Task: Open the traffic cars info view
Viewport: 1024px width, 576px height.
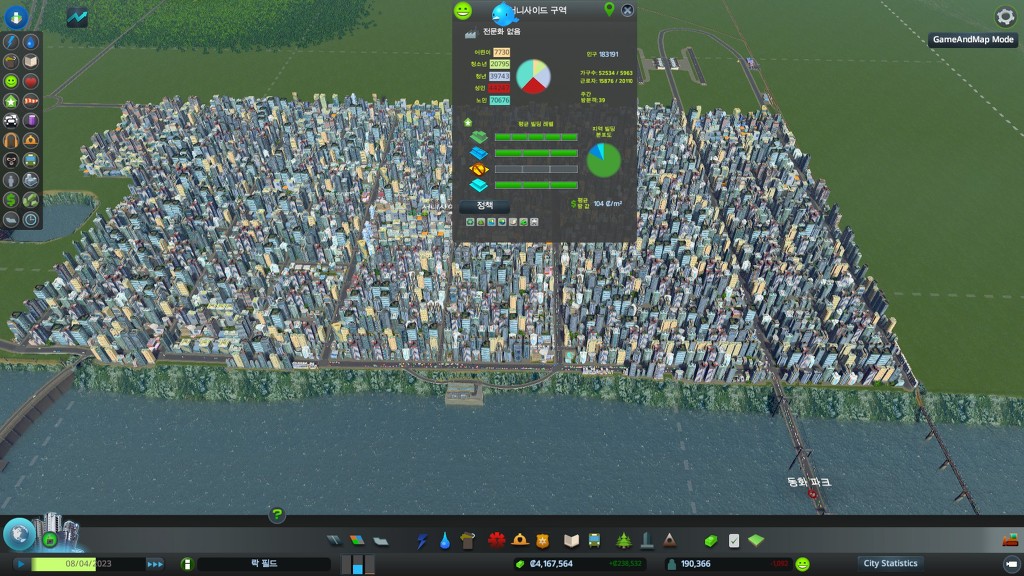Action: coord(11,121)
